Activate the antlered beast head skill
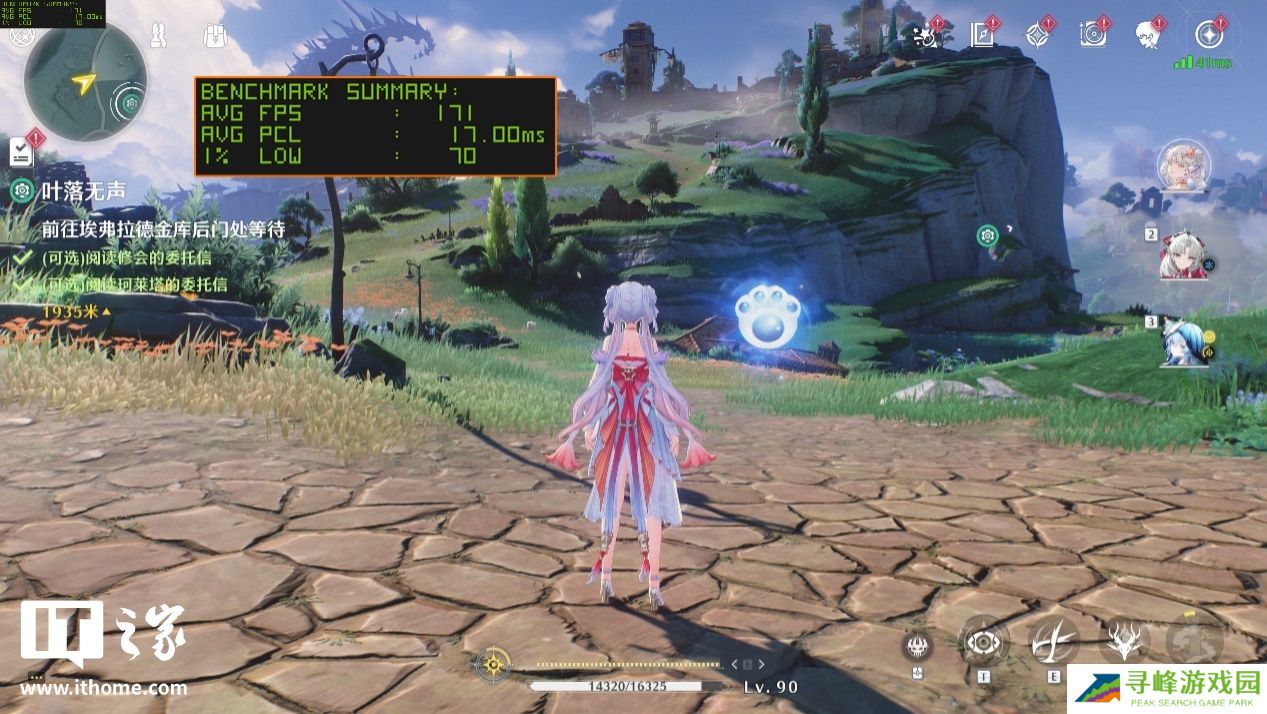 pos(1124,640)
